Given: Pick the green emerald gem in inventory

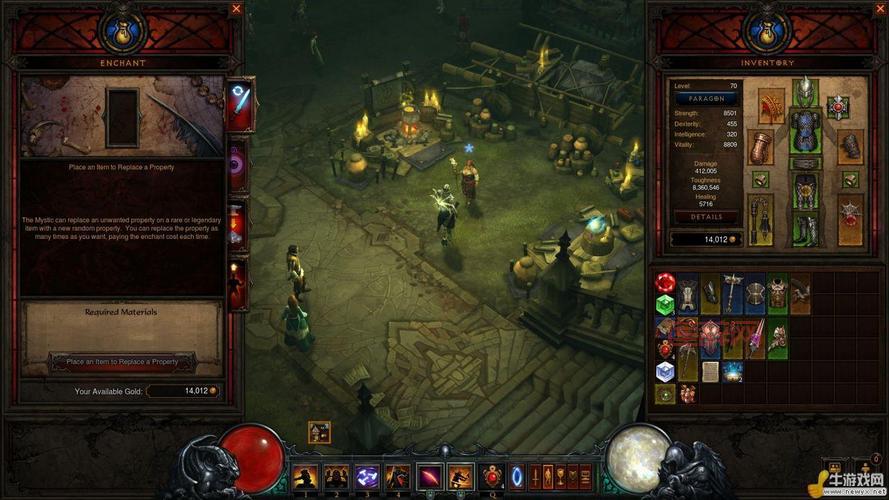Looking at the screenshot, I should (664, 304).
